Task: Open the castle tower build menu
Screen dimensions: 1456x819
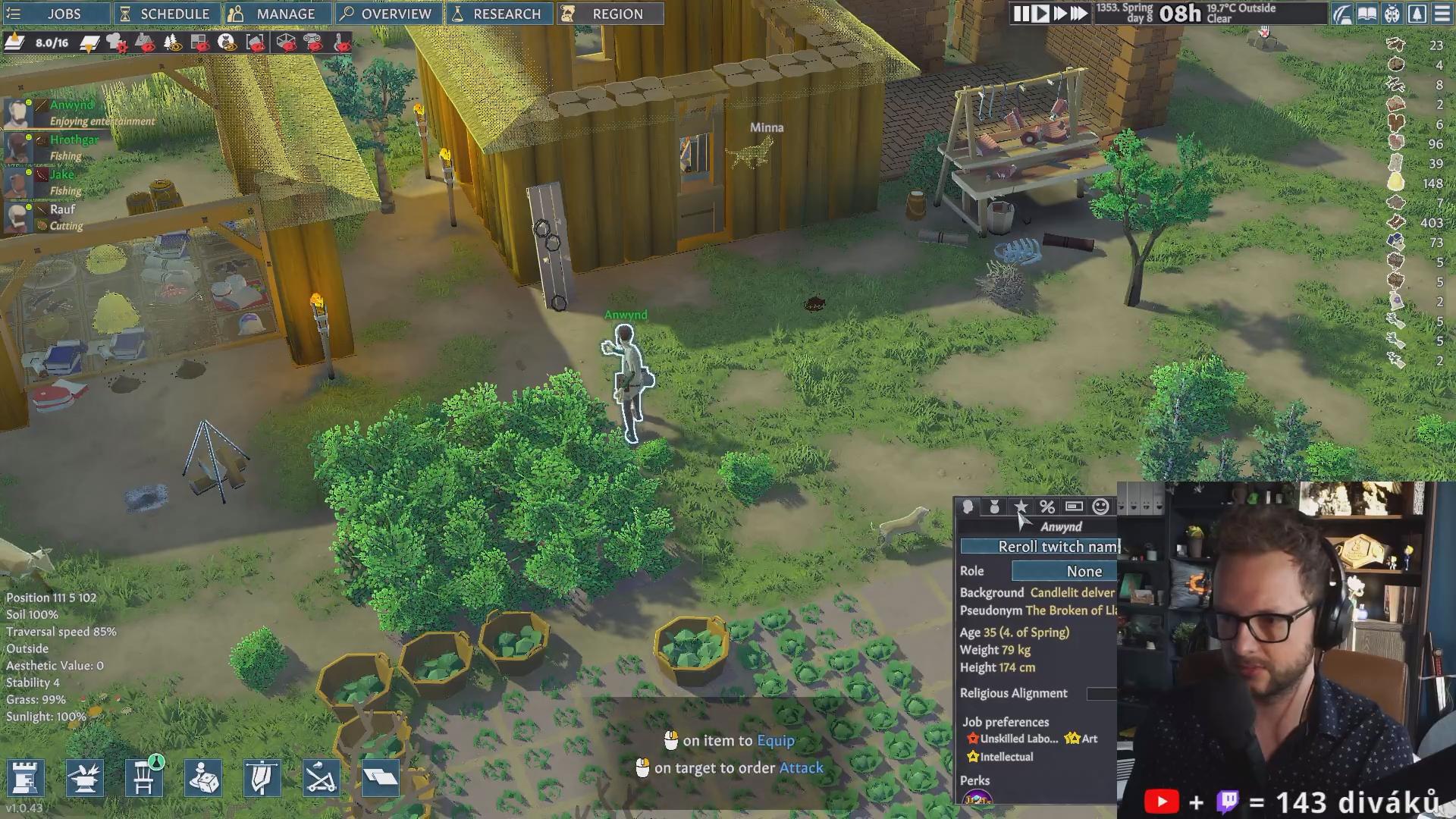Action: click(25, 777)
